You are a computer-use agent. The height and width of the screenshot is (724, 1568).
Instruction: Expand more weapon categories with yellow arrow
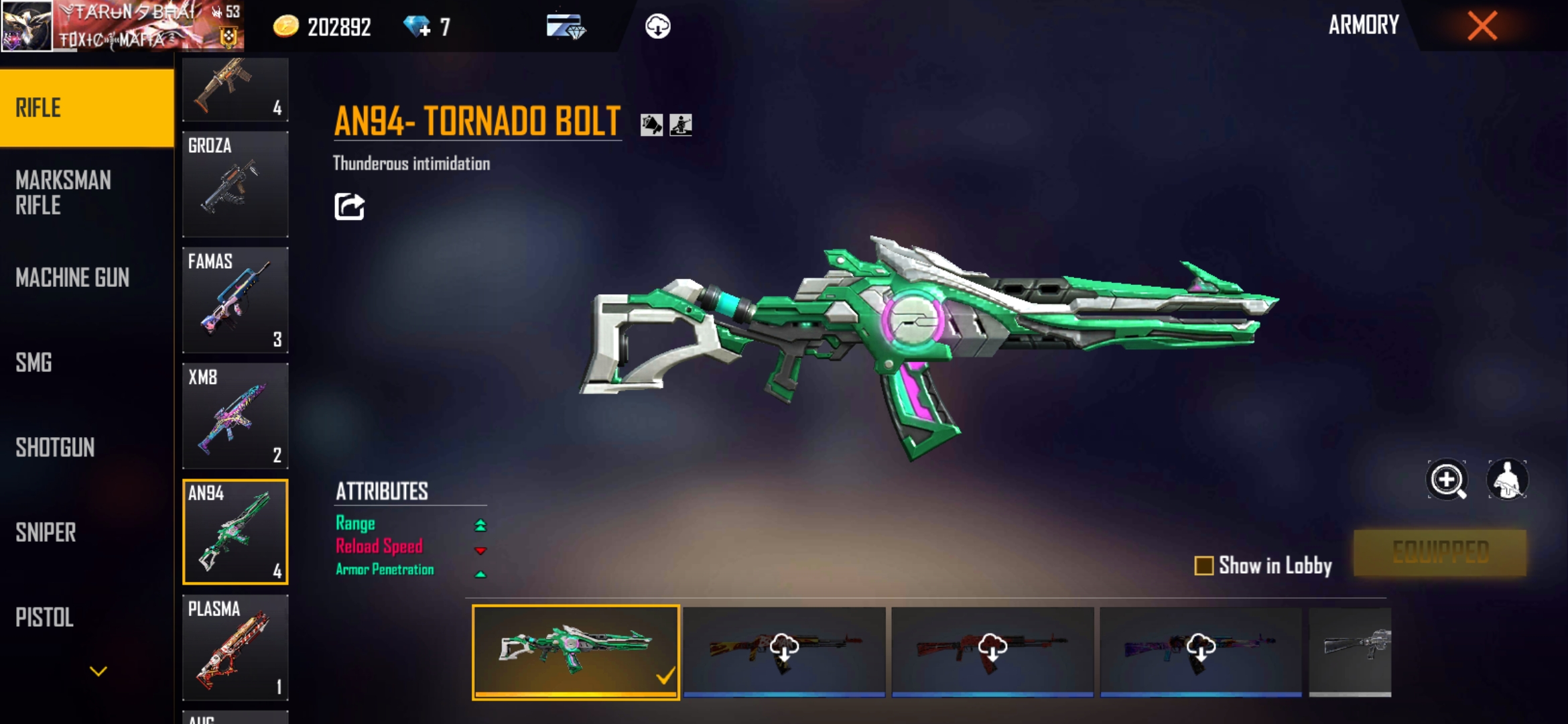point(99,671)
